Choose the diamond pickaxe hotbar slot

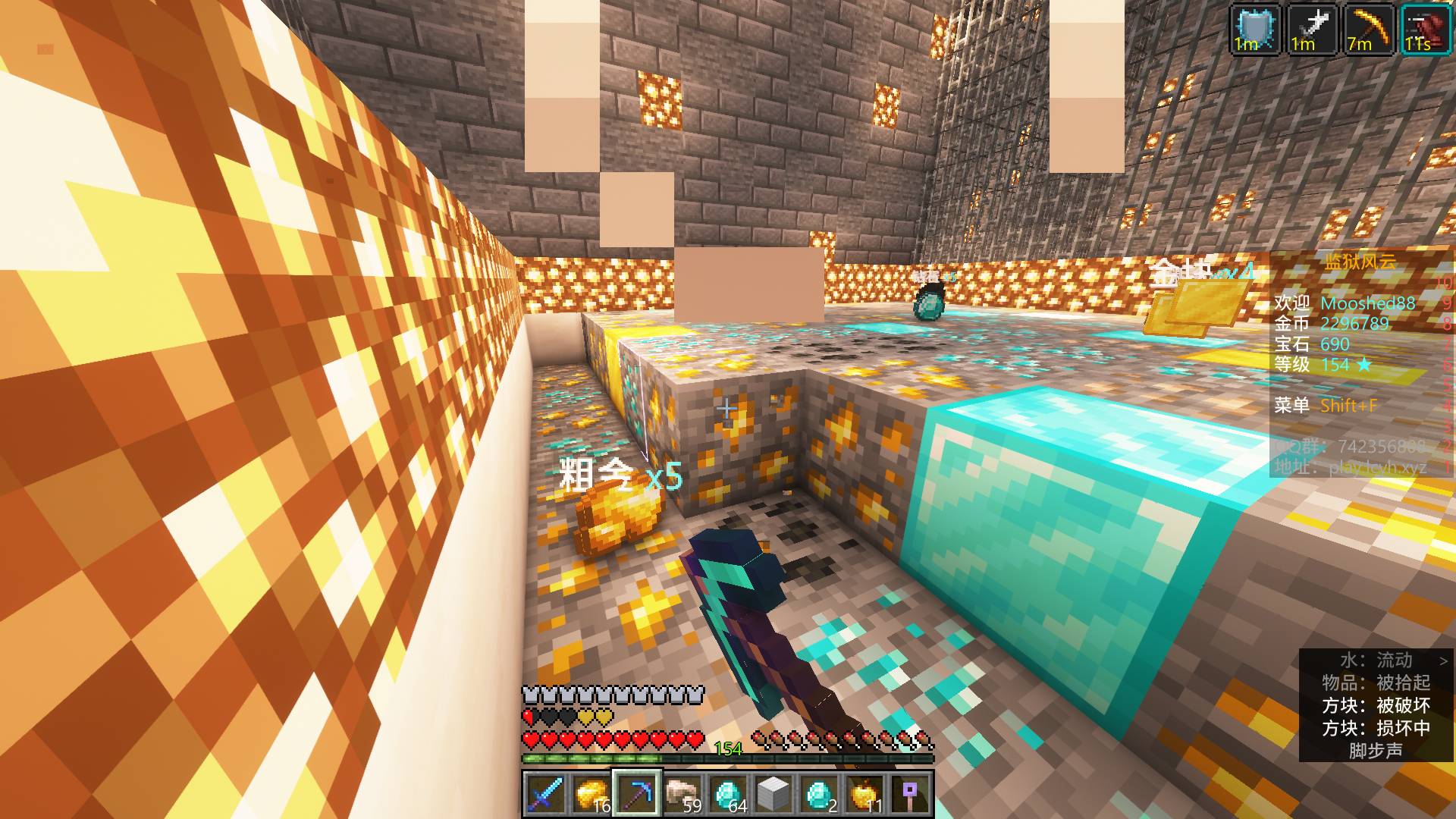click(636, 794)
